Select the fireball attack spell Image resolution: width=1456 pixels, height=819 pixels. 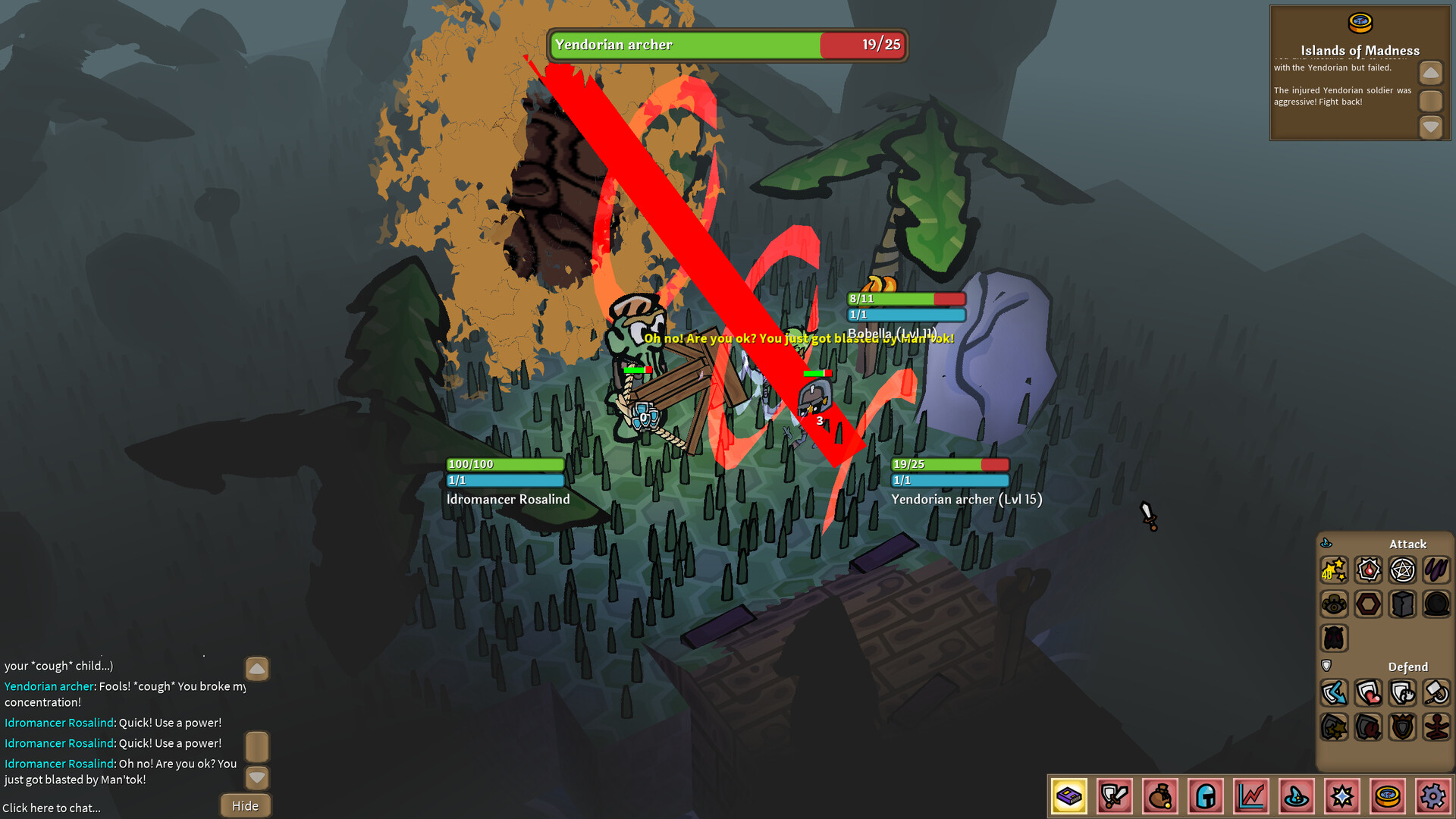coord(1369,570)
